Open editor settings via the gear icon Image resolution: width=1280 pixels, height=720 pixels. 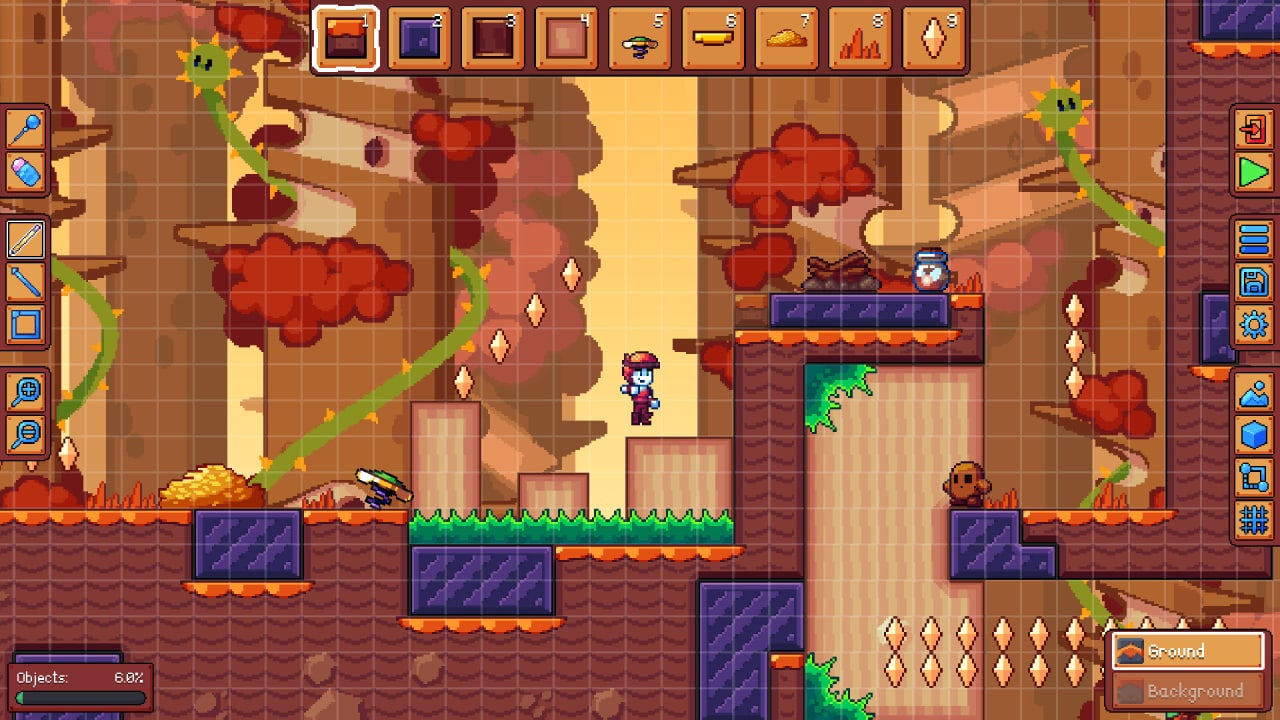pos(1254,325)
